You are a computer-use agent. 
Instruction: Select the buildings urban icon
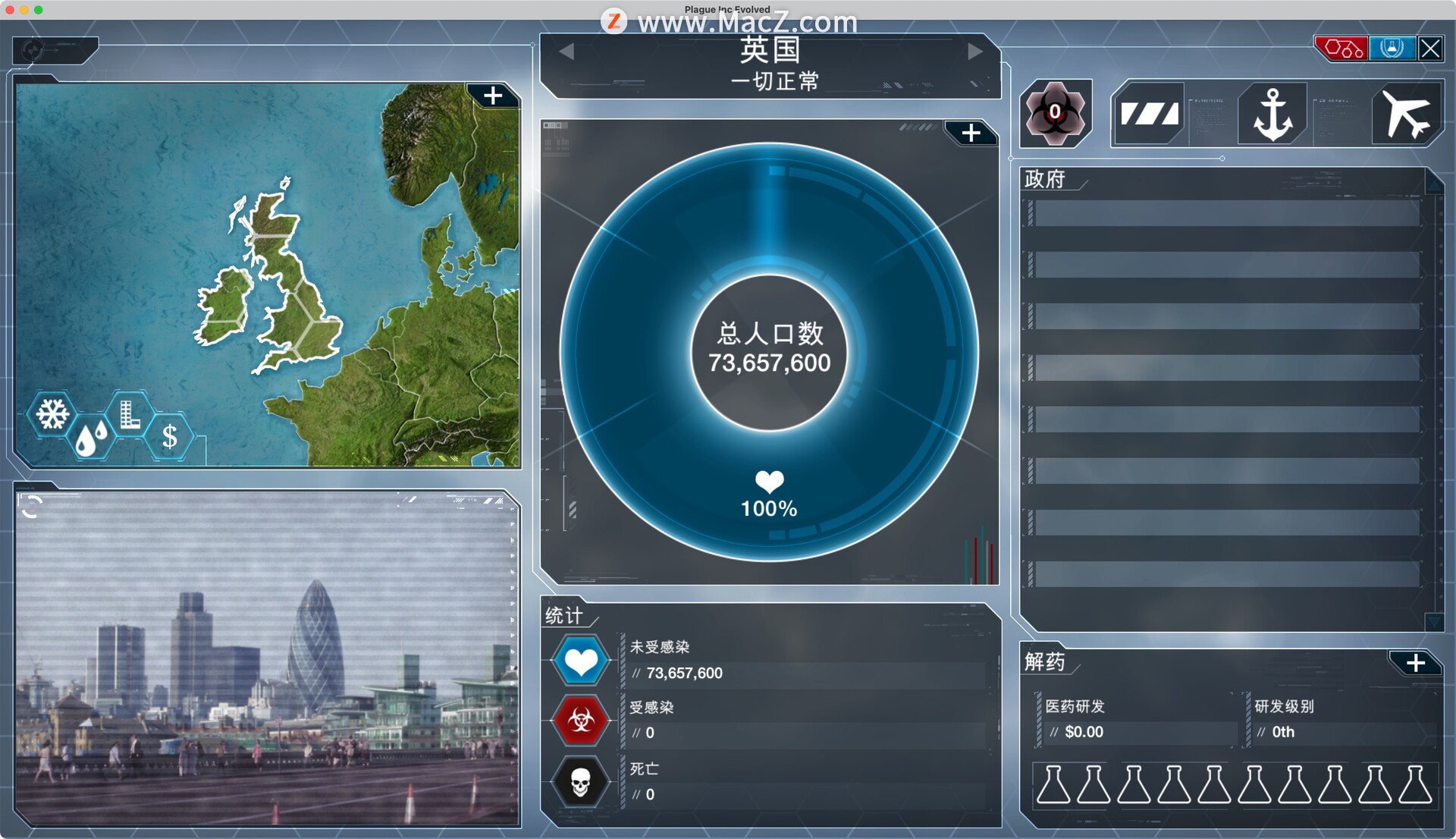(x=130, y=414)
